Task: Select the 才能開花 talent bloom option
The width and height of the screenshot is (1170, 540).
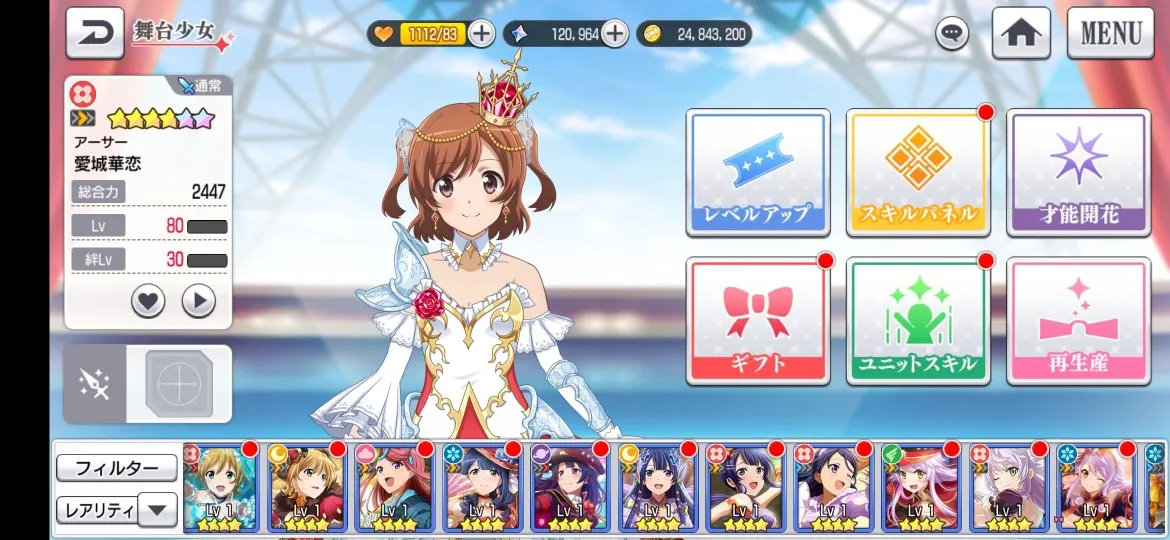Action: [x=1078, y=172]
